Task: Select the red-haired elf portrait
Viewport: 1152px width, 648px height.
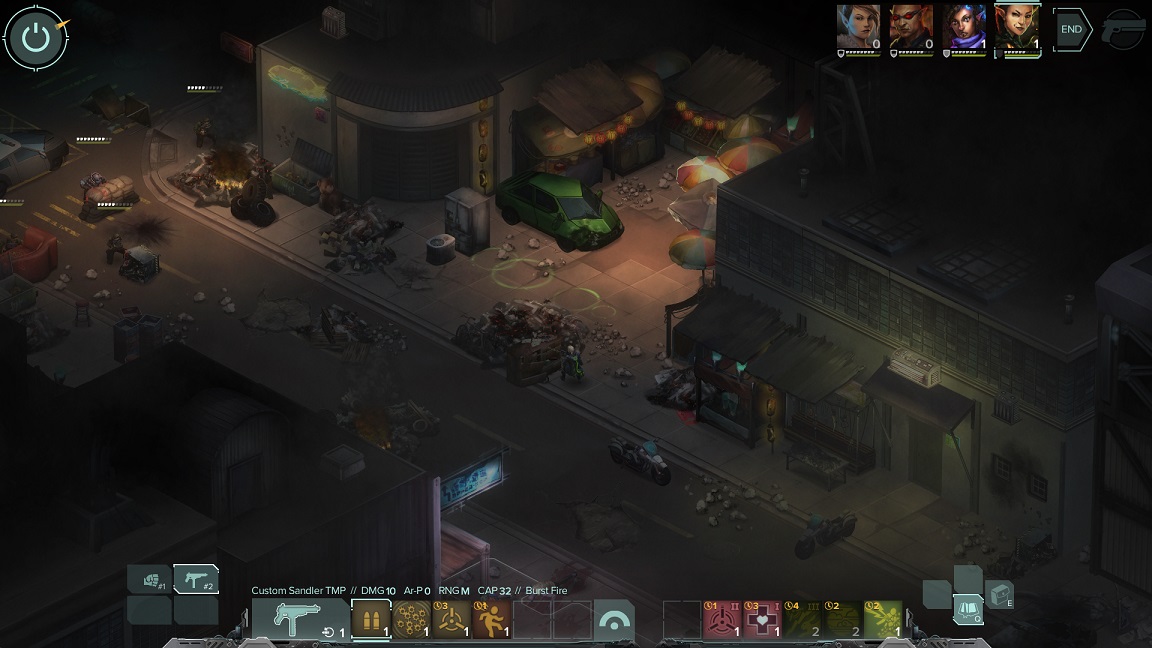Action: [x=1017, y=27]
